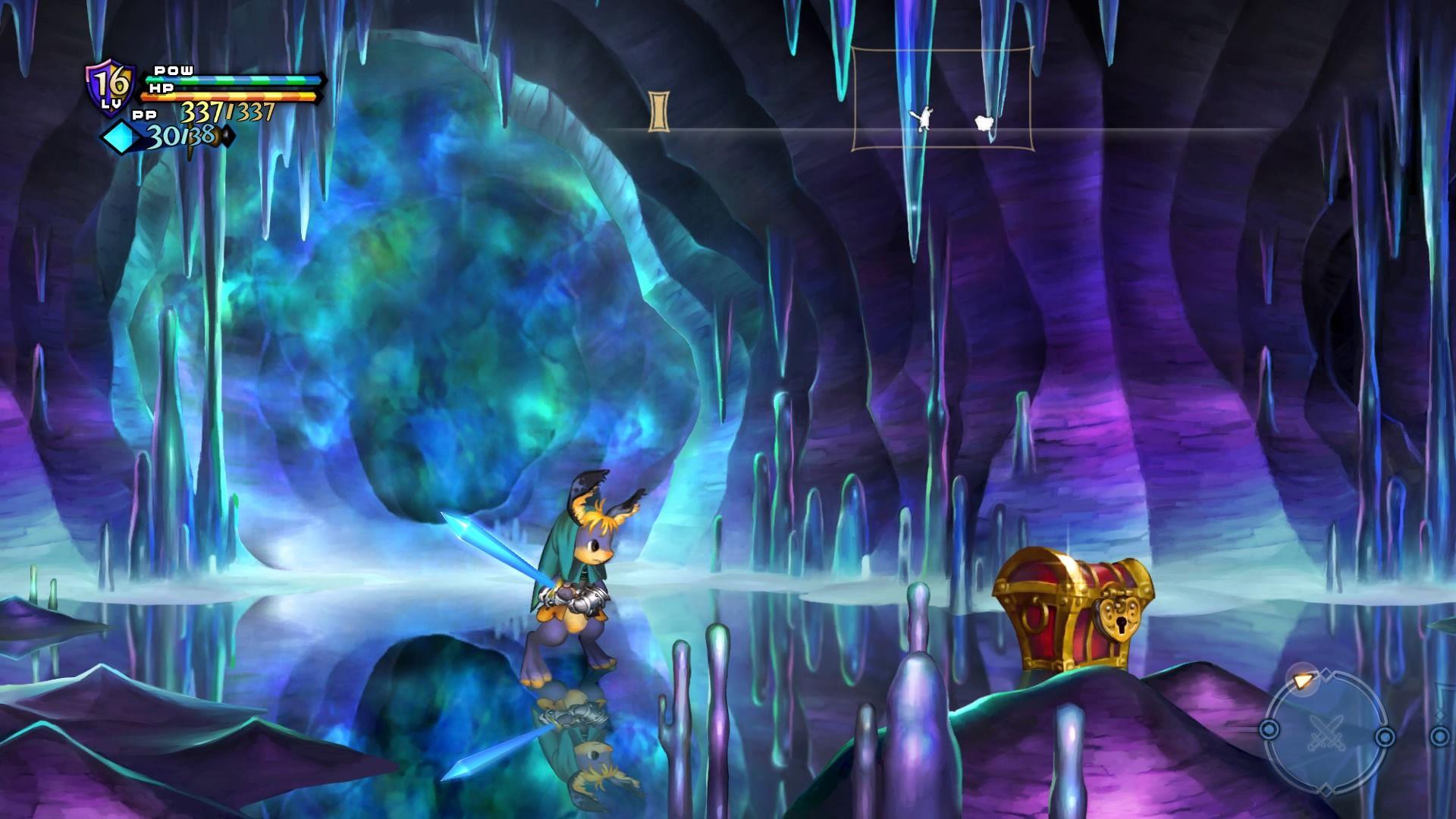
Task: Select the orange arrow marker on the compass ring
Action: point(1303,681)
